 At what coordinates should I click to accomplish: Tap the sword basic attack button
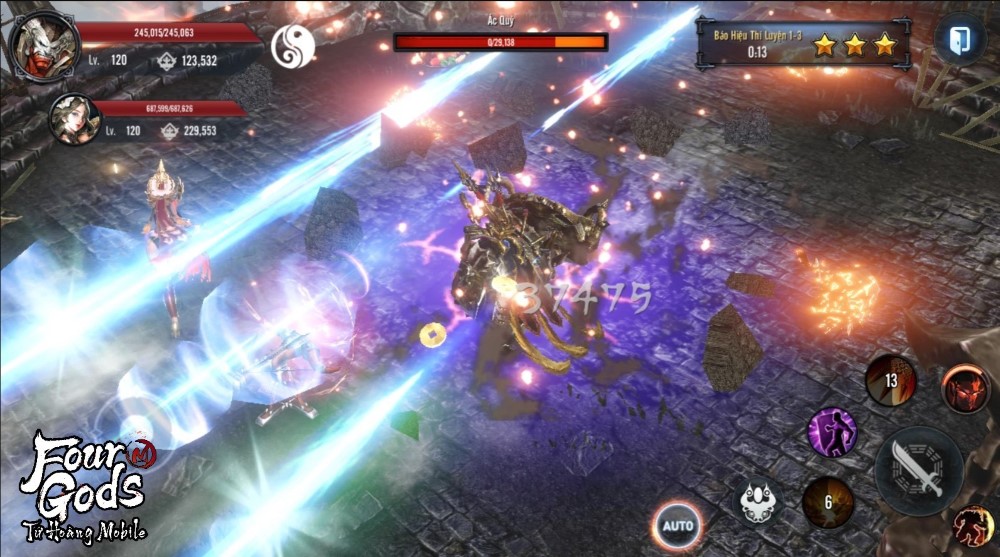[x=919, y=471]
